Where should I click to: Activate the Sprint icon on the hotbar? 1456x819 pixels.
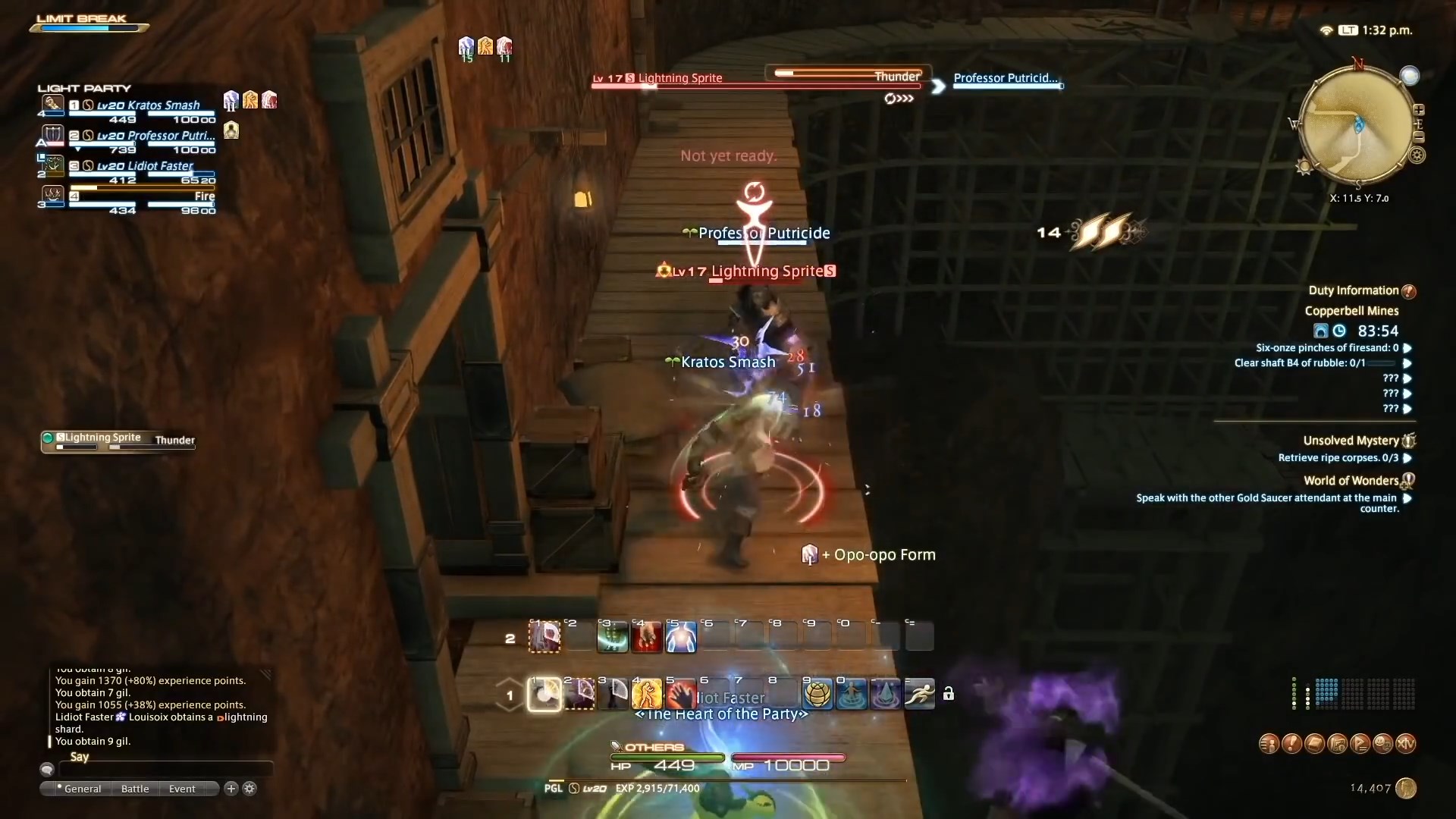click(919, 694)
